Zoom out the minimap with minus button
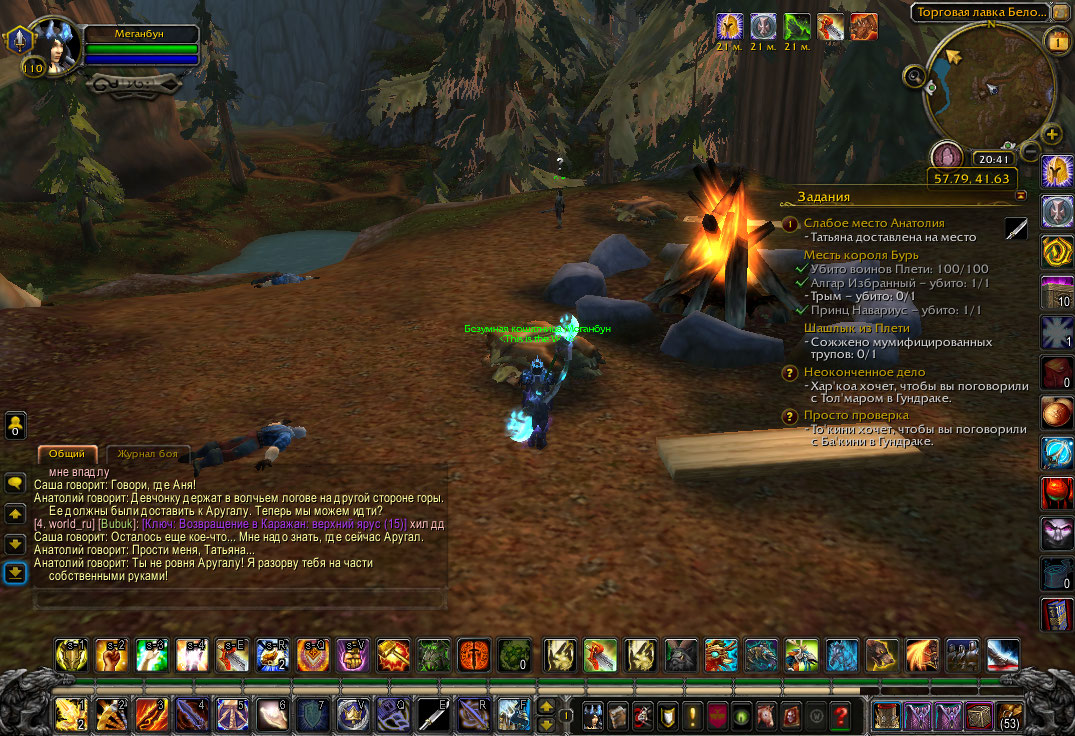 tap(1030, 152)
